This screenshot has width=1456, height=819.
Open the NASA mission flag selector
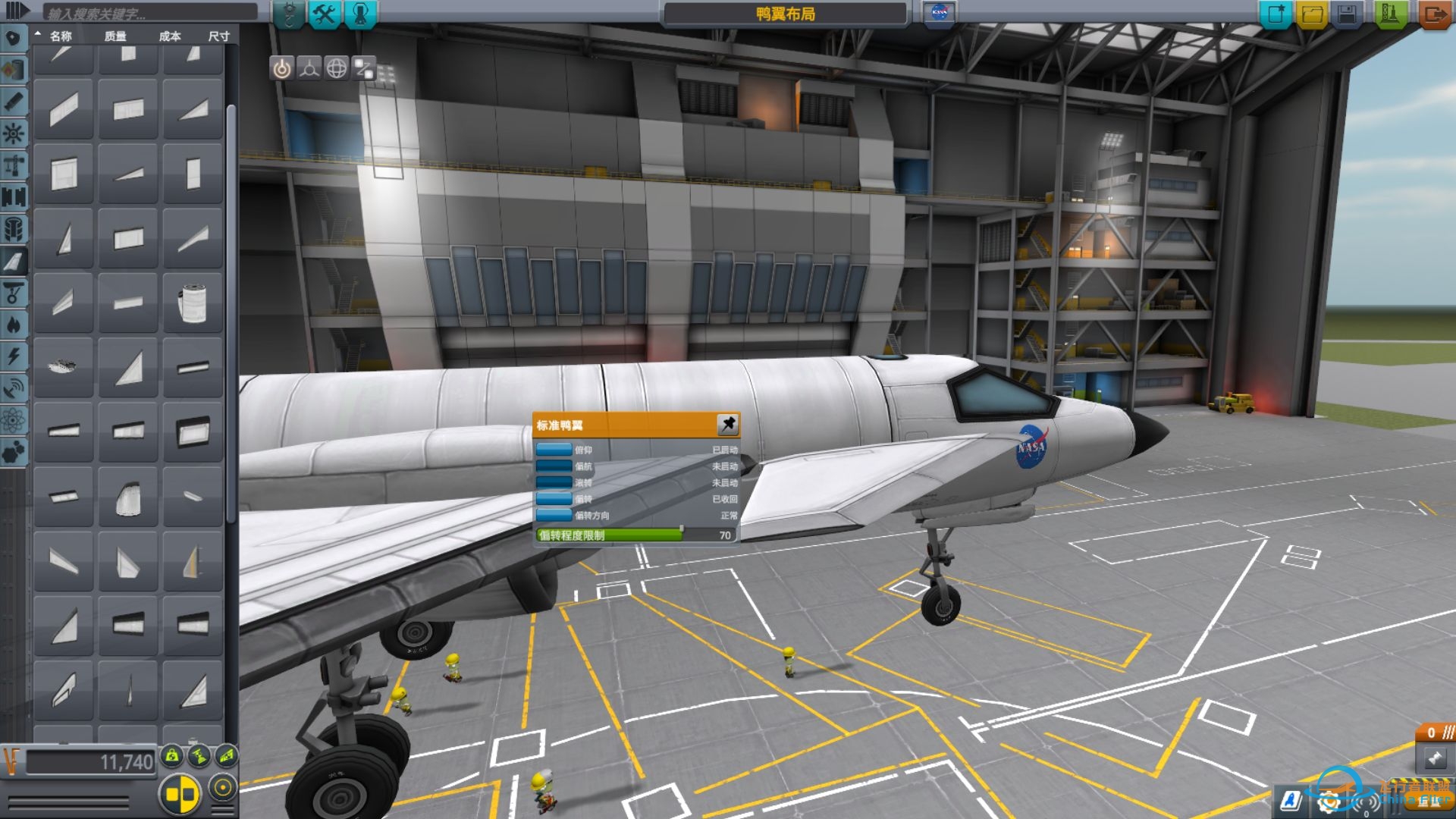pos(939,14)
